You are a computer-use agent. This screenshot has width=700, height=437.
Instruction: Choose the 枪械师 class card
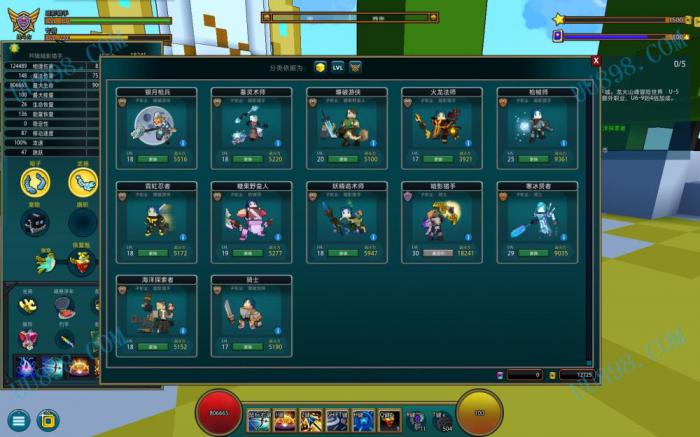point(537,127)
